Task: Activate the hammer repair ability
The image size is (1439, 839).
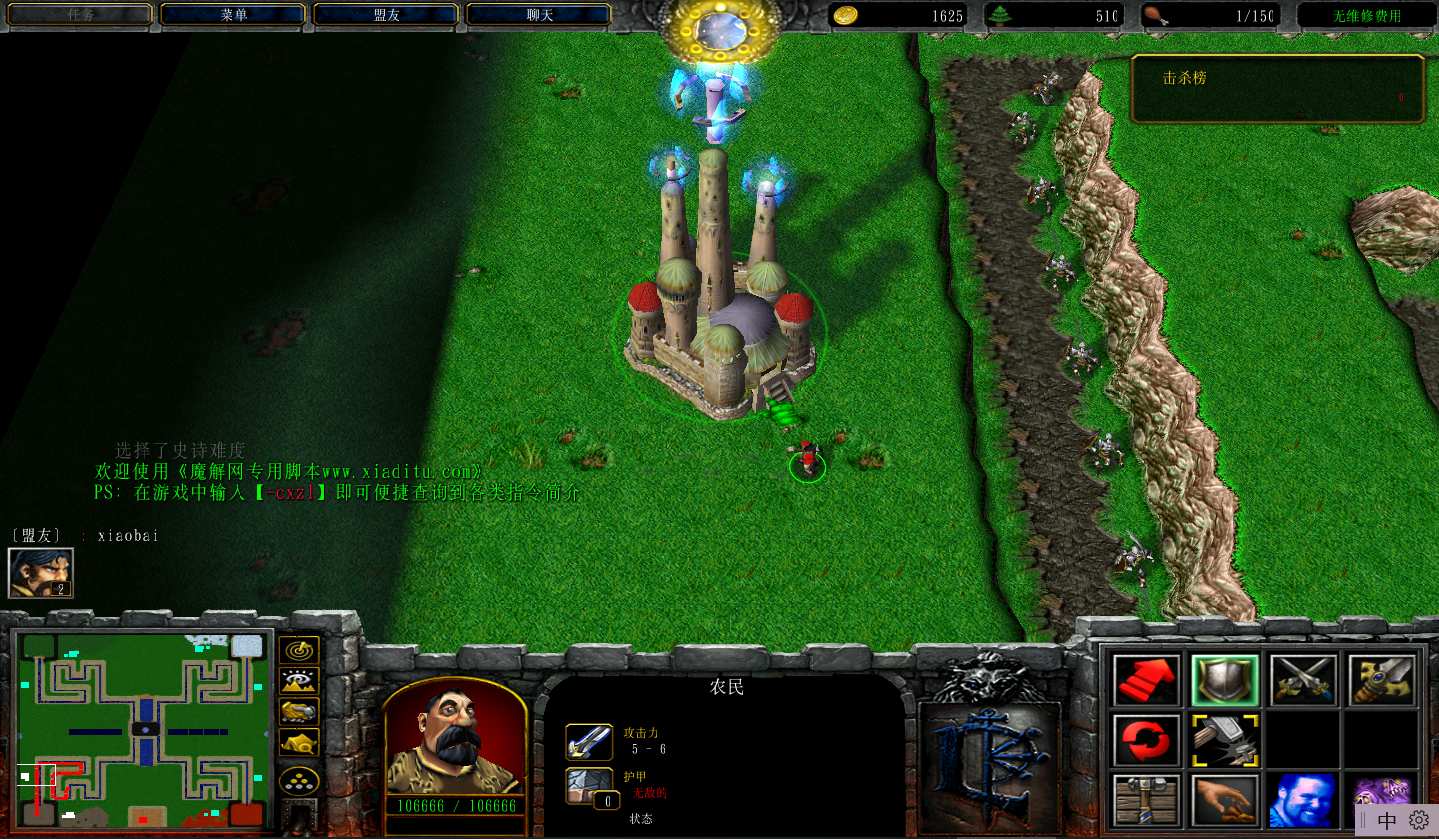Action: (x=1224, y=740)
